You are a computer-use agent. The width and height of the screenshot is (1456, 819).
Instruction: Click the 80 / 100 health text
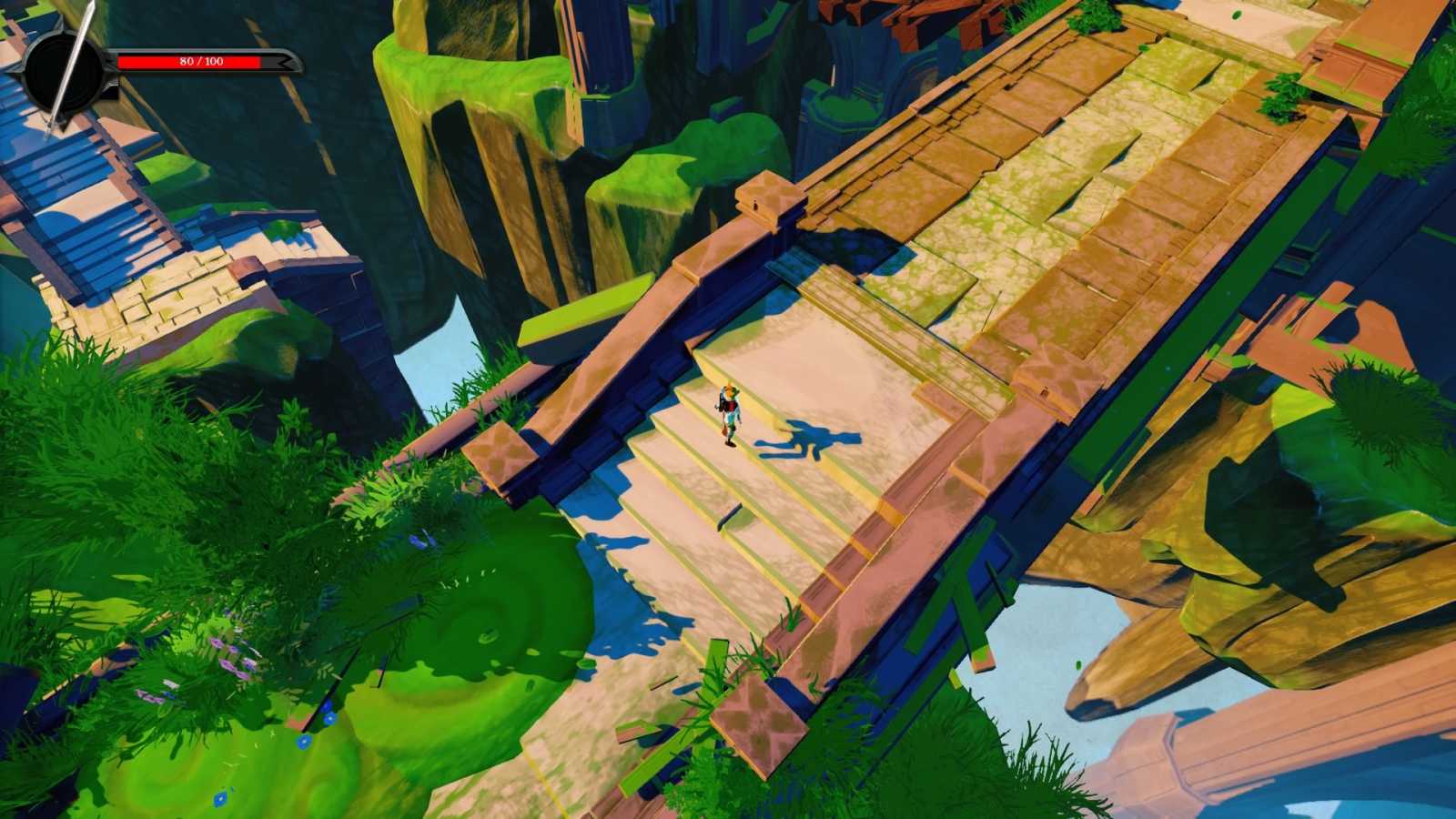(x=200, y=62)
